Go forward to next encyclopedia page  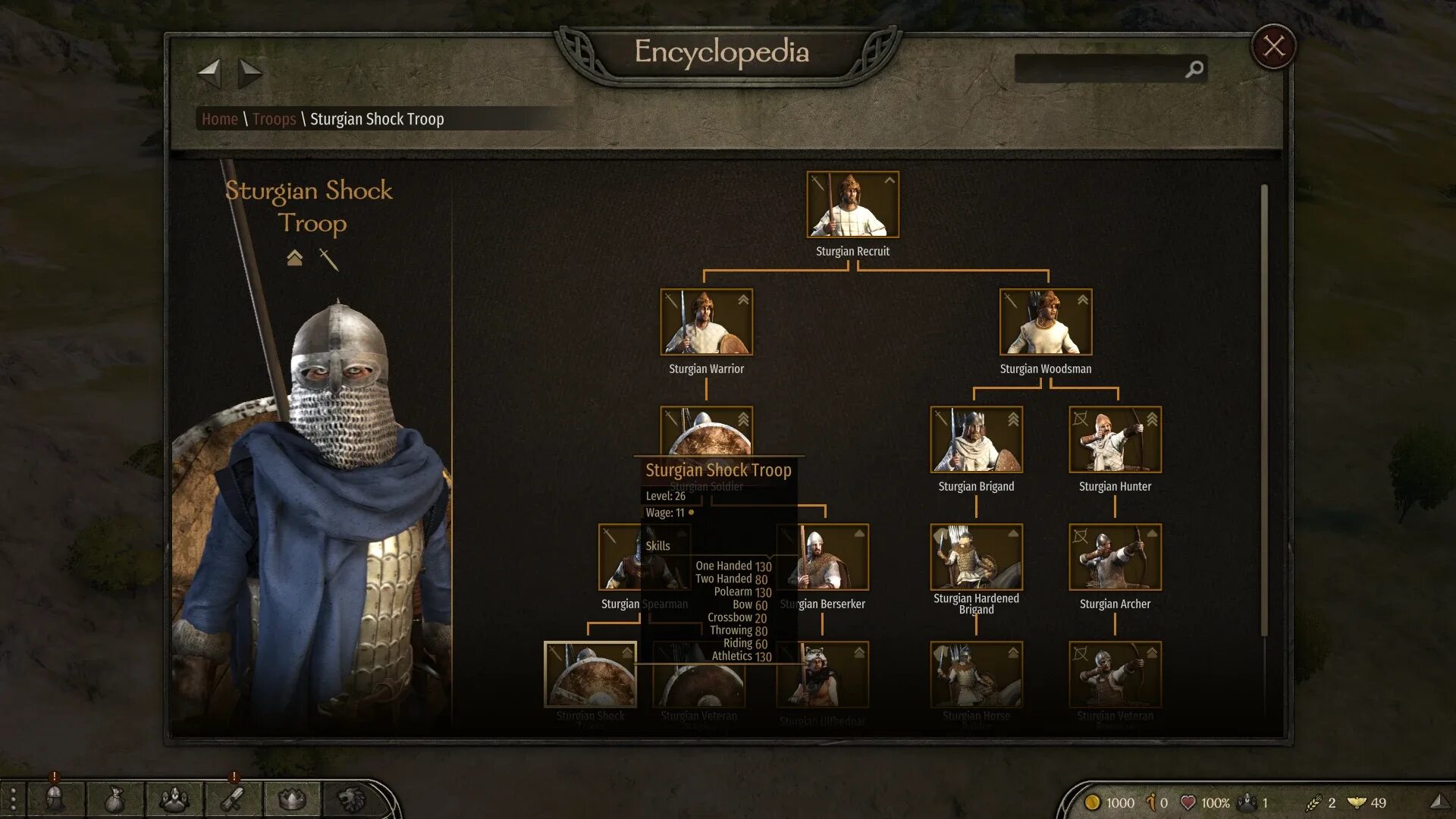(249, 74)
